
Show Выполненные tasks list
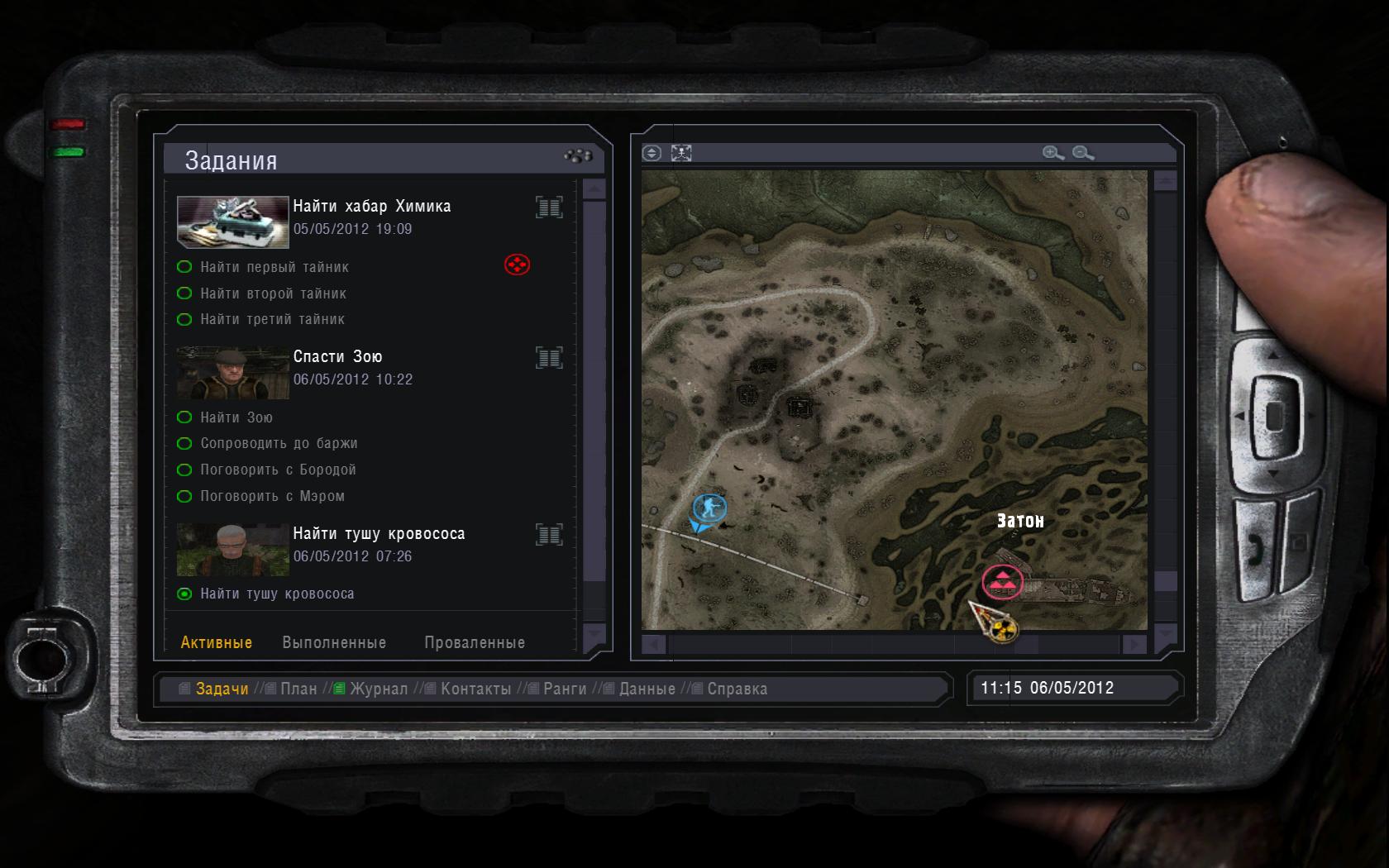point(334,642)
